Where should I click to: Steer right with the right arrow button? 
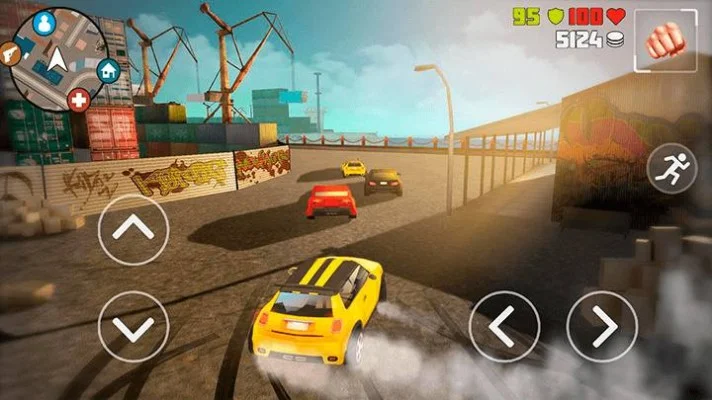pos(602,327)
